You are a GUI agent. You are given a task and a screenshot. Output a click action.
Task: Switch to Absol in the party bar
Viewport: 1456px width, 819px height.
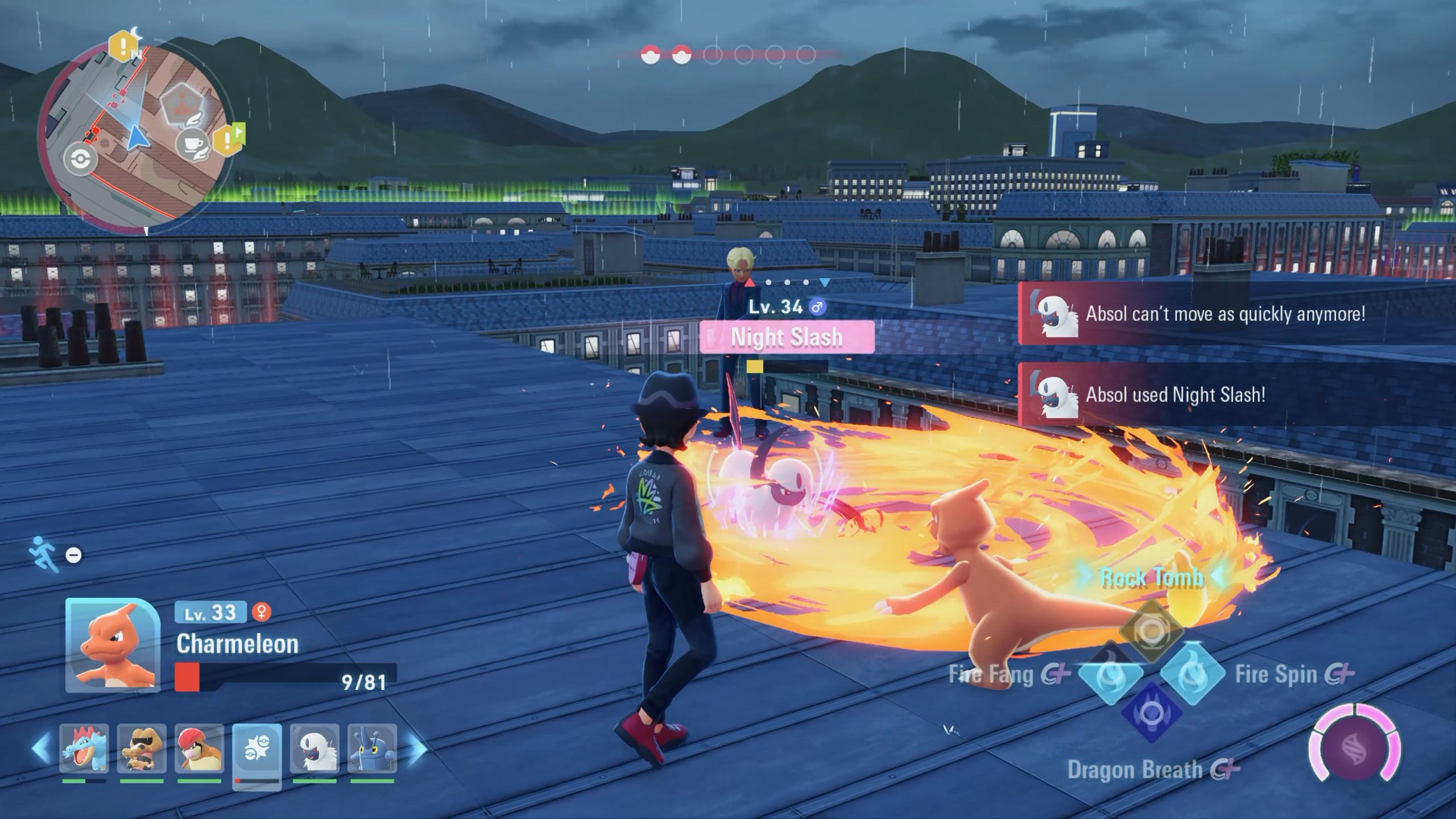pyautogui.click(x=315, y=748)
